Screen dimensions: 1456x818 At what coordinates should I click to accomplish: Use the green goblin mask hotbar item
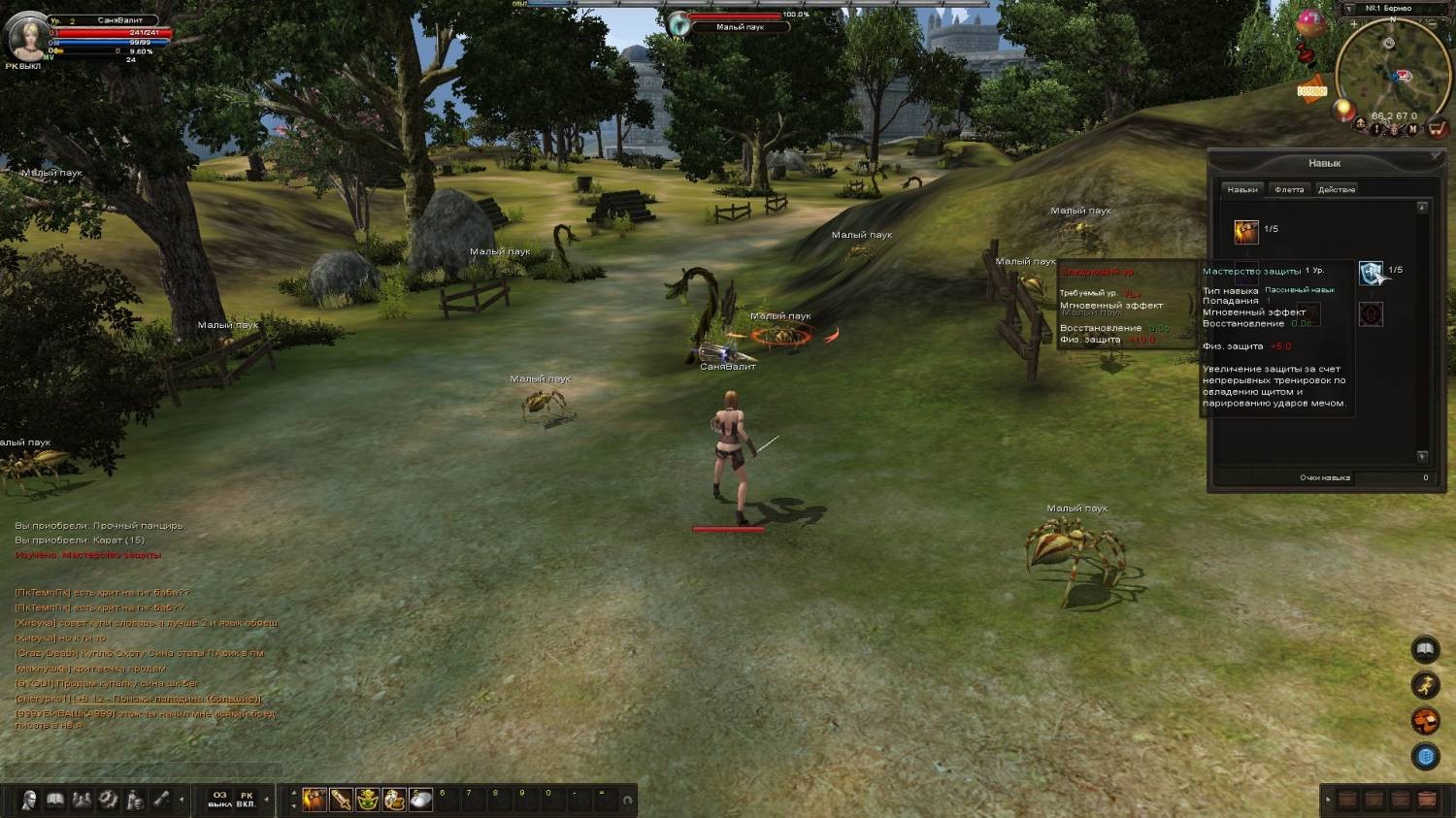(x=368, y=799)
